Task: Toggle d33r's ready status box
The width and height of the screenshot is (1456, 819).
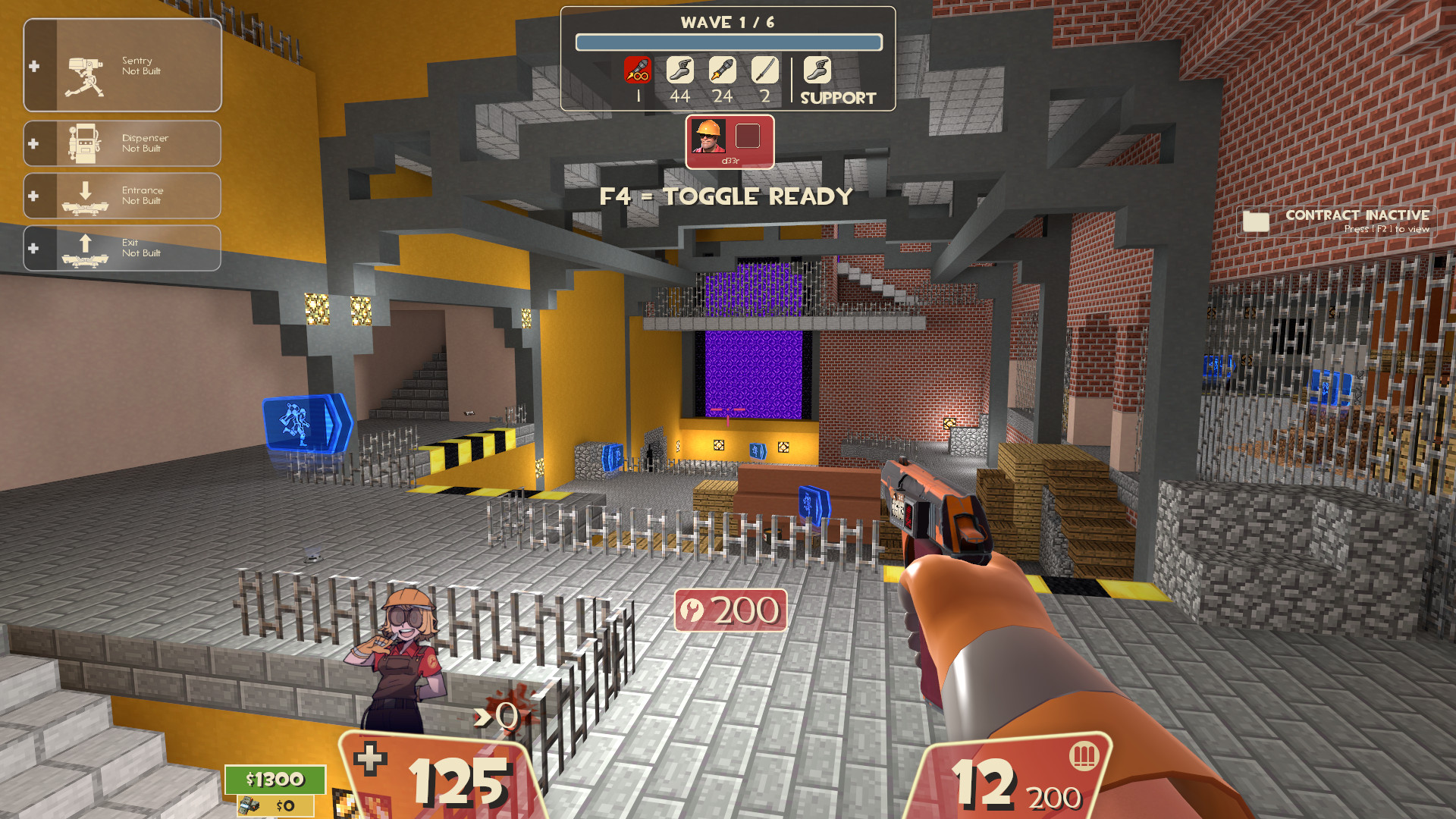Action: (x=747, y=137)
